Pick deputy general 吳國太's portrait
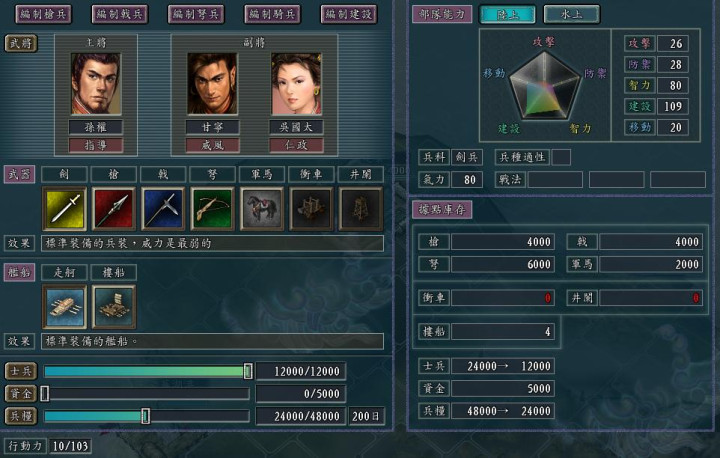 click(296, 84)
